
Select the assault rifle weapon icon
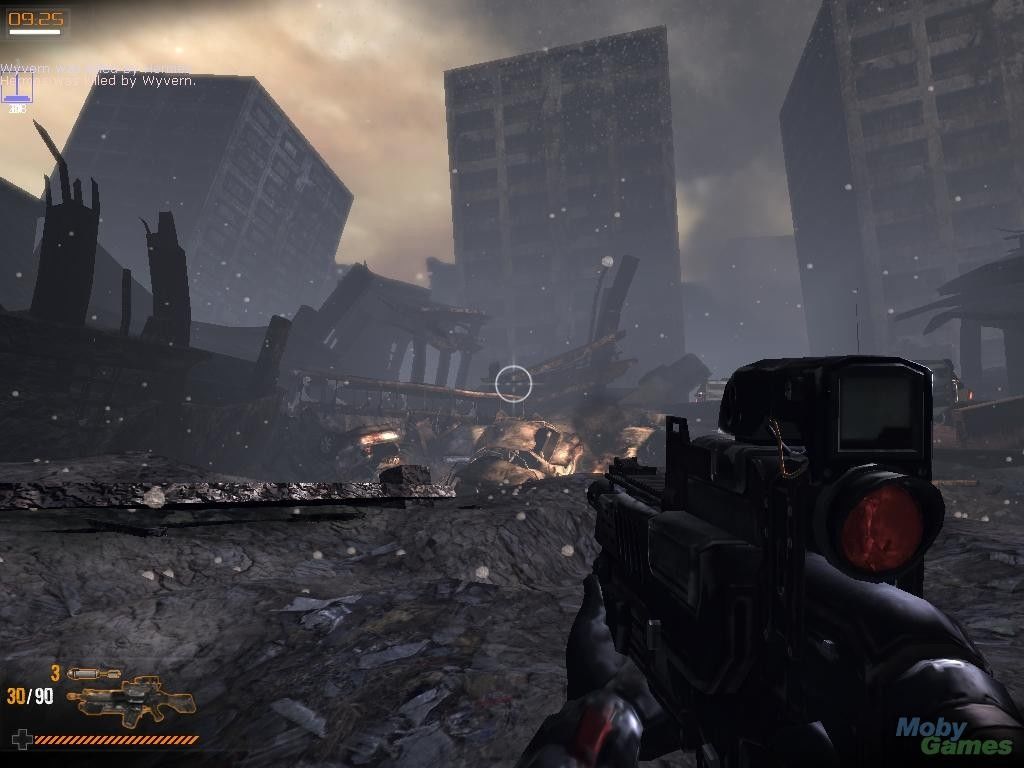click(130, 702)
